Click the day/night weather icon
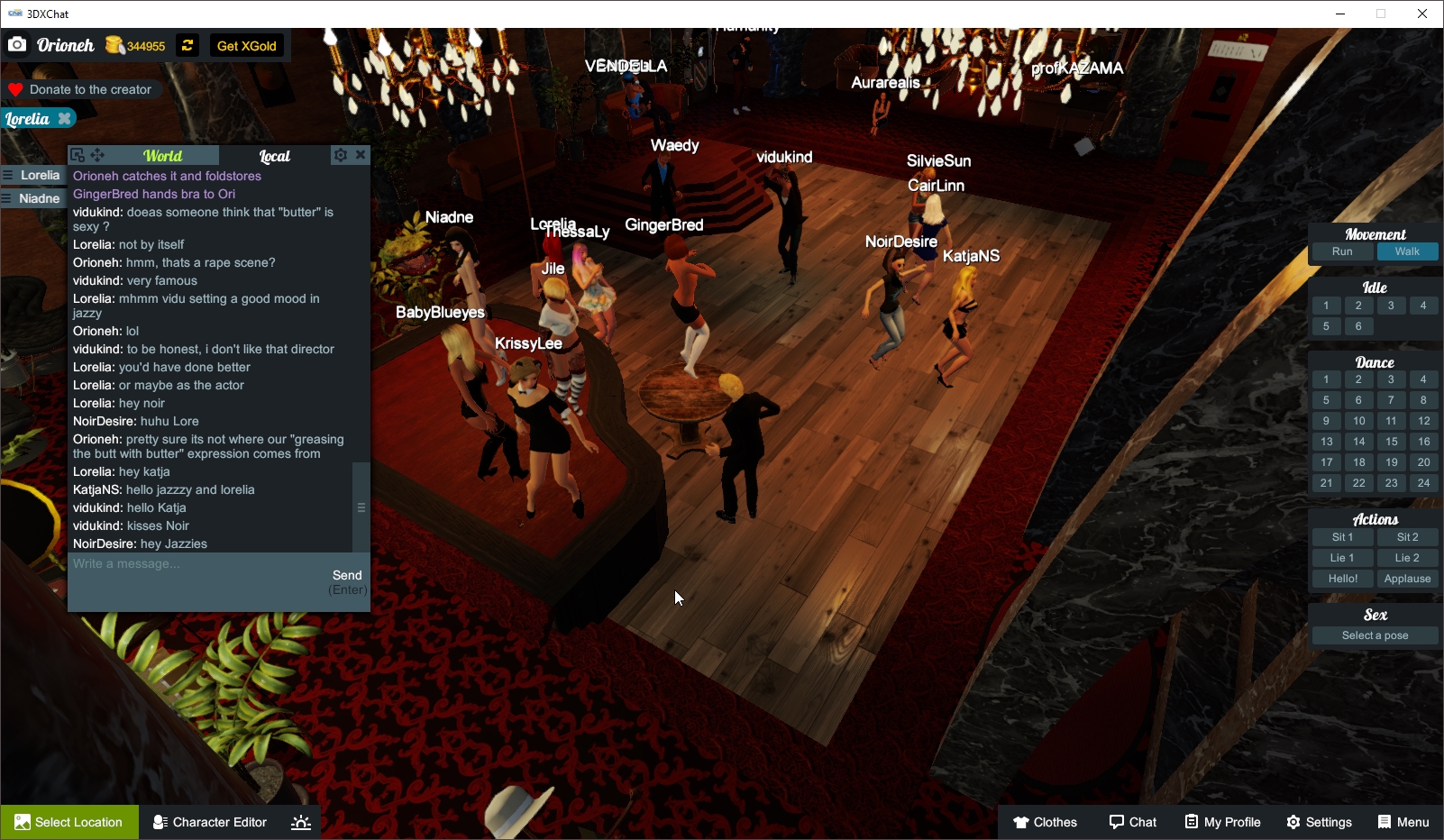This screenshot has width=1444, height=840. click(x=300, y=822)
